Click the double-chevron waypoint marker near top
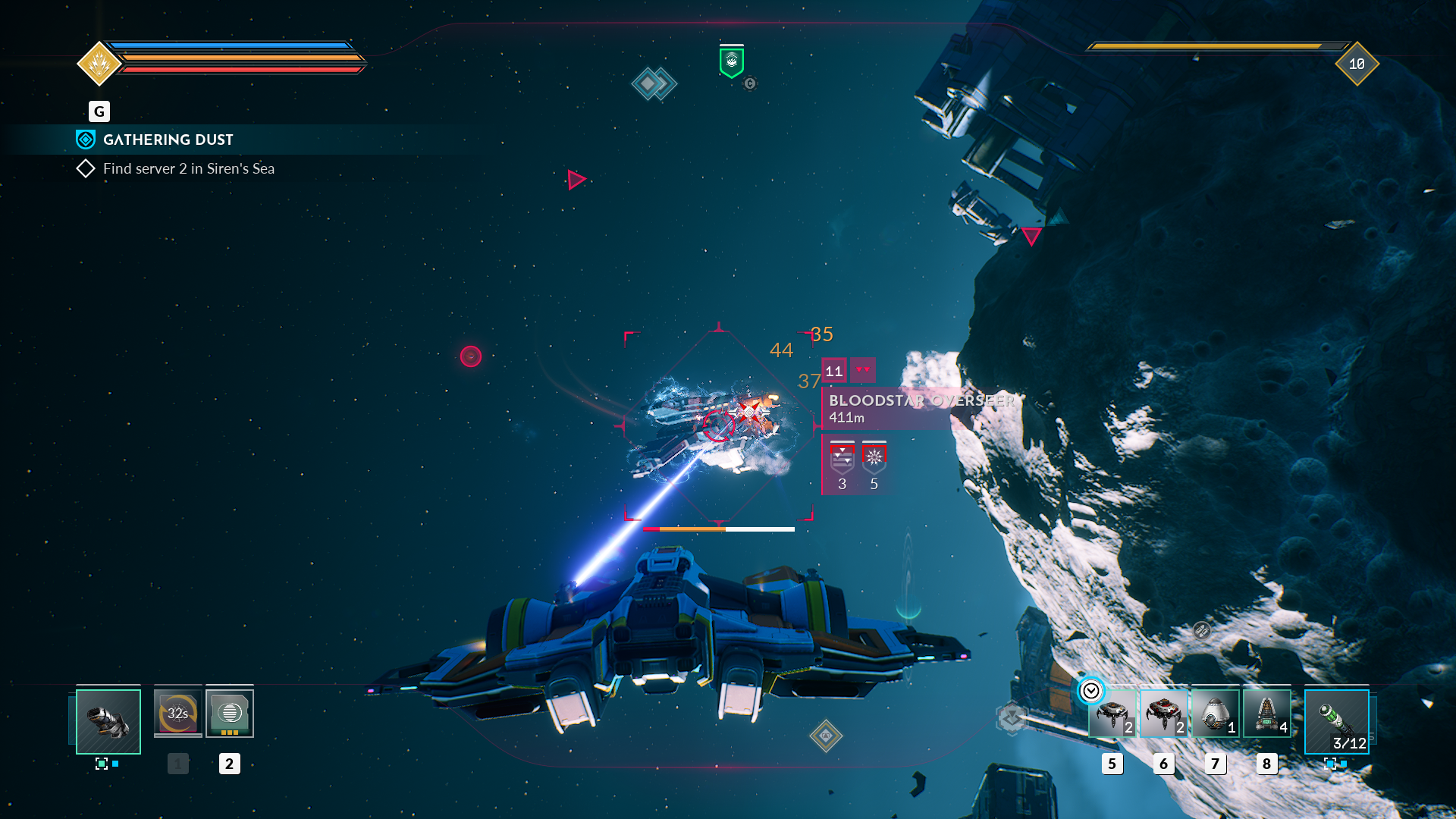This screenshot has width=1456, height=819. (654, 83)
